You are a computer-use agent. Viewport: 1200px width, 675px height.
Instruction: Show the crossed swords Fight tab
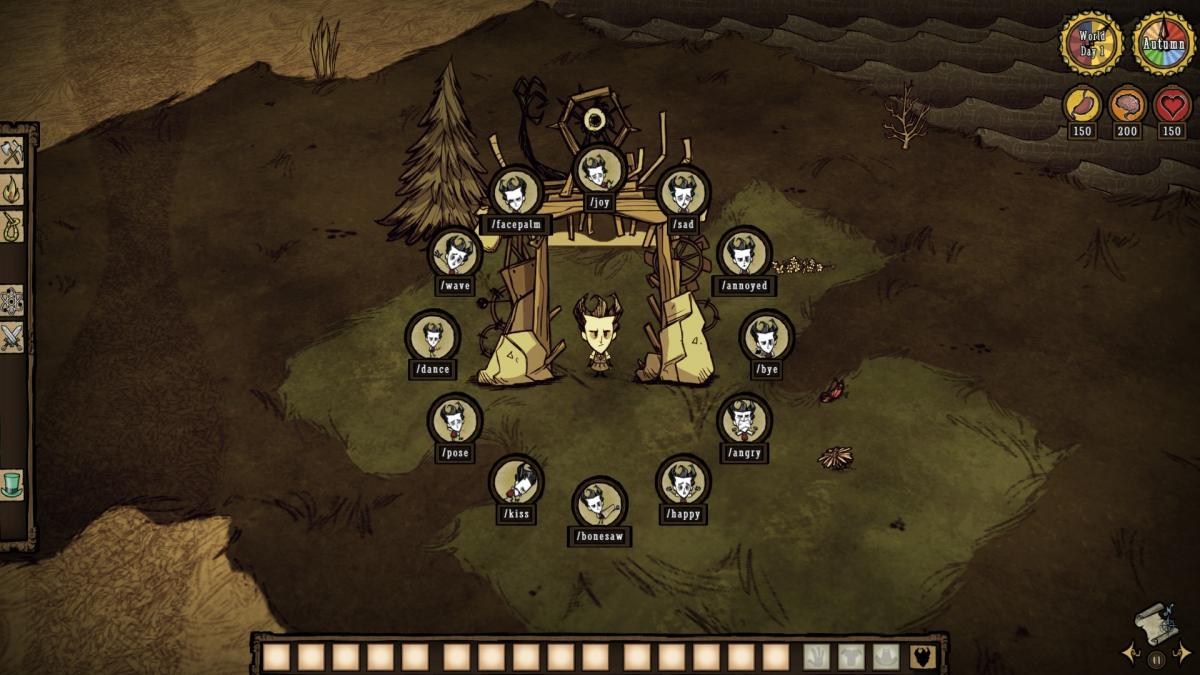(12, 337)
